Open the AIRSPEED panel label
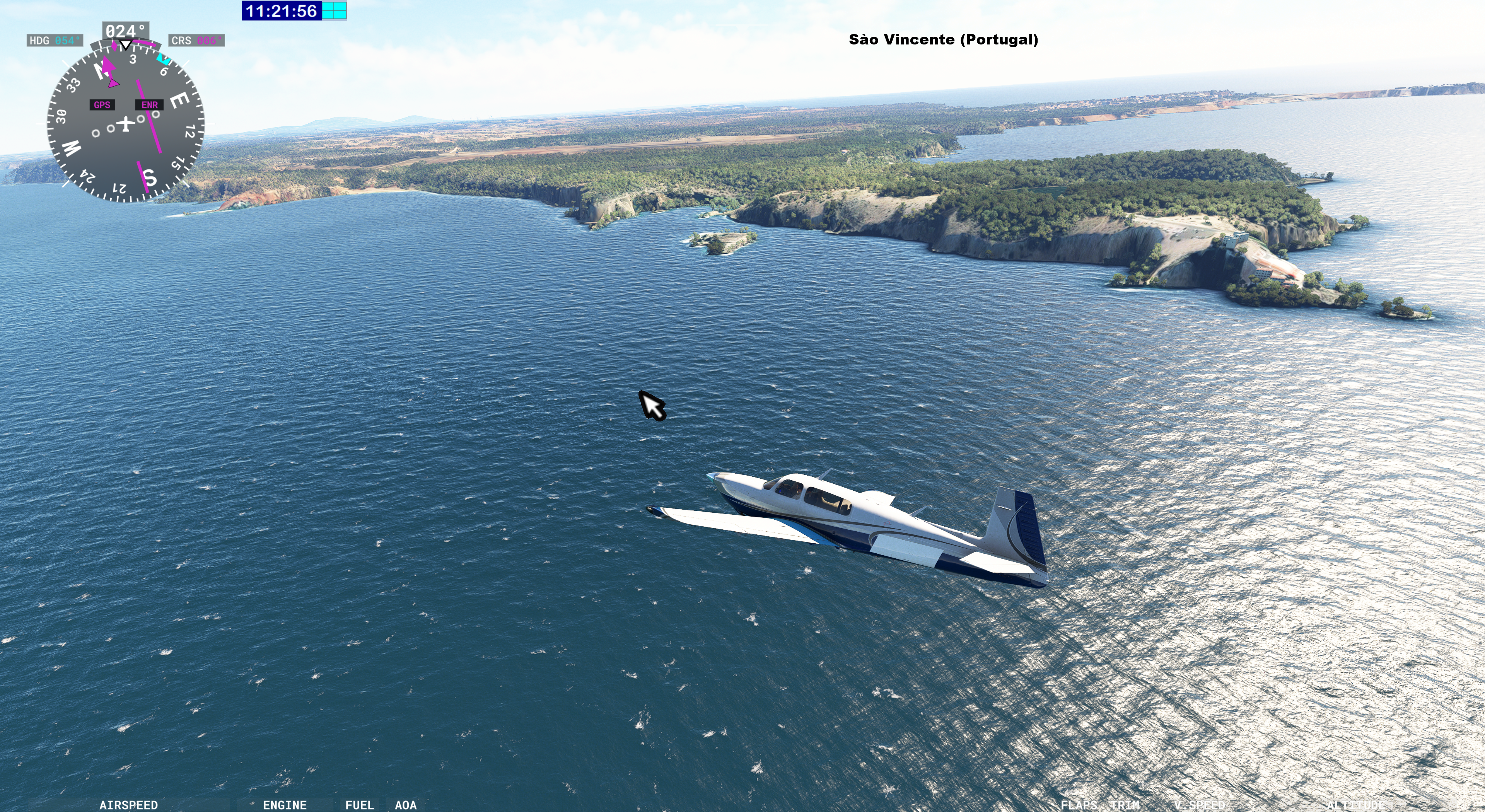Viewport: 1485px width, 812px height. (x=128, y=805)
